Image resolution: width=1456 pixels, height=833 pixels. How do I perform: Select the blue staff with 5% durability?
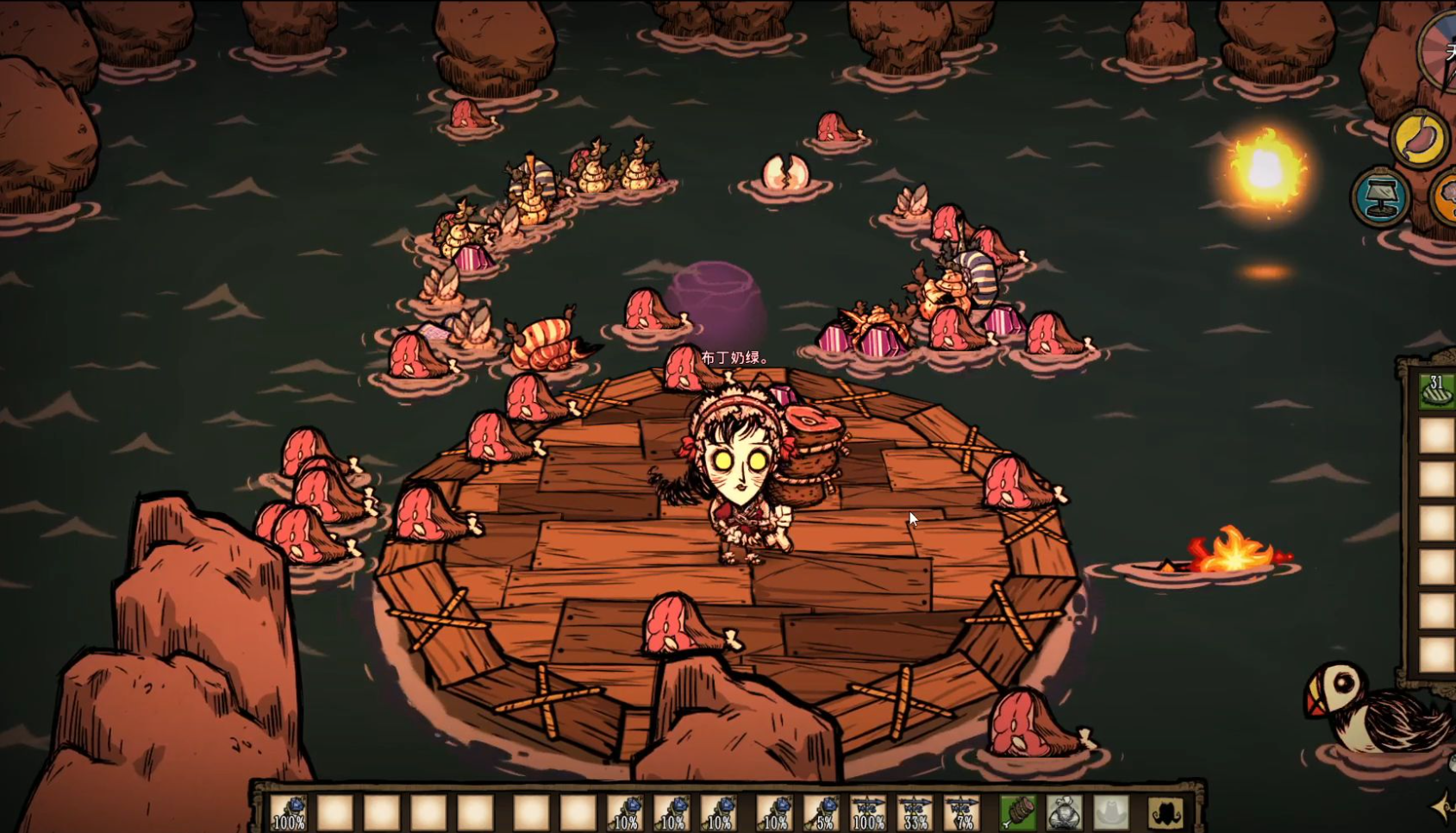(823, 812)
